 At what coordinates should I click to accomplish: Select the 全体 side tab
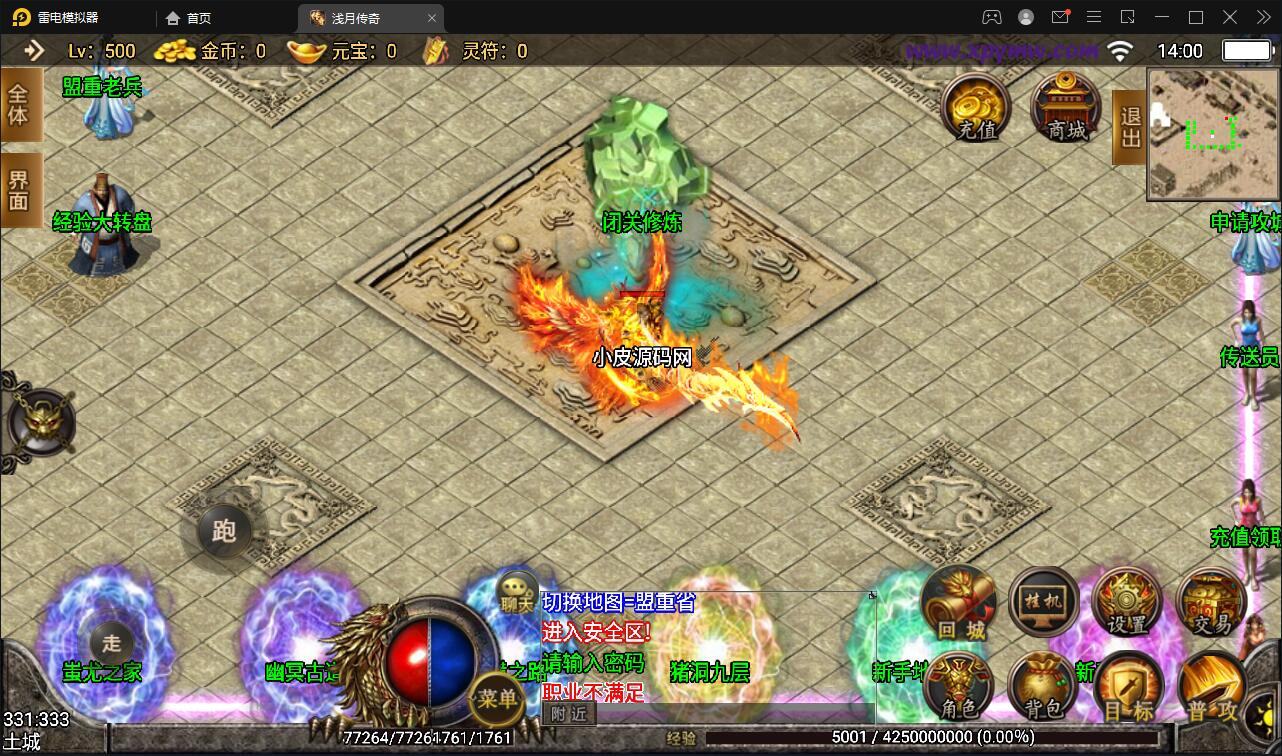click(20, 104)
